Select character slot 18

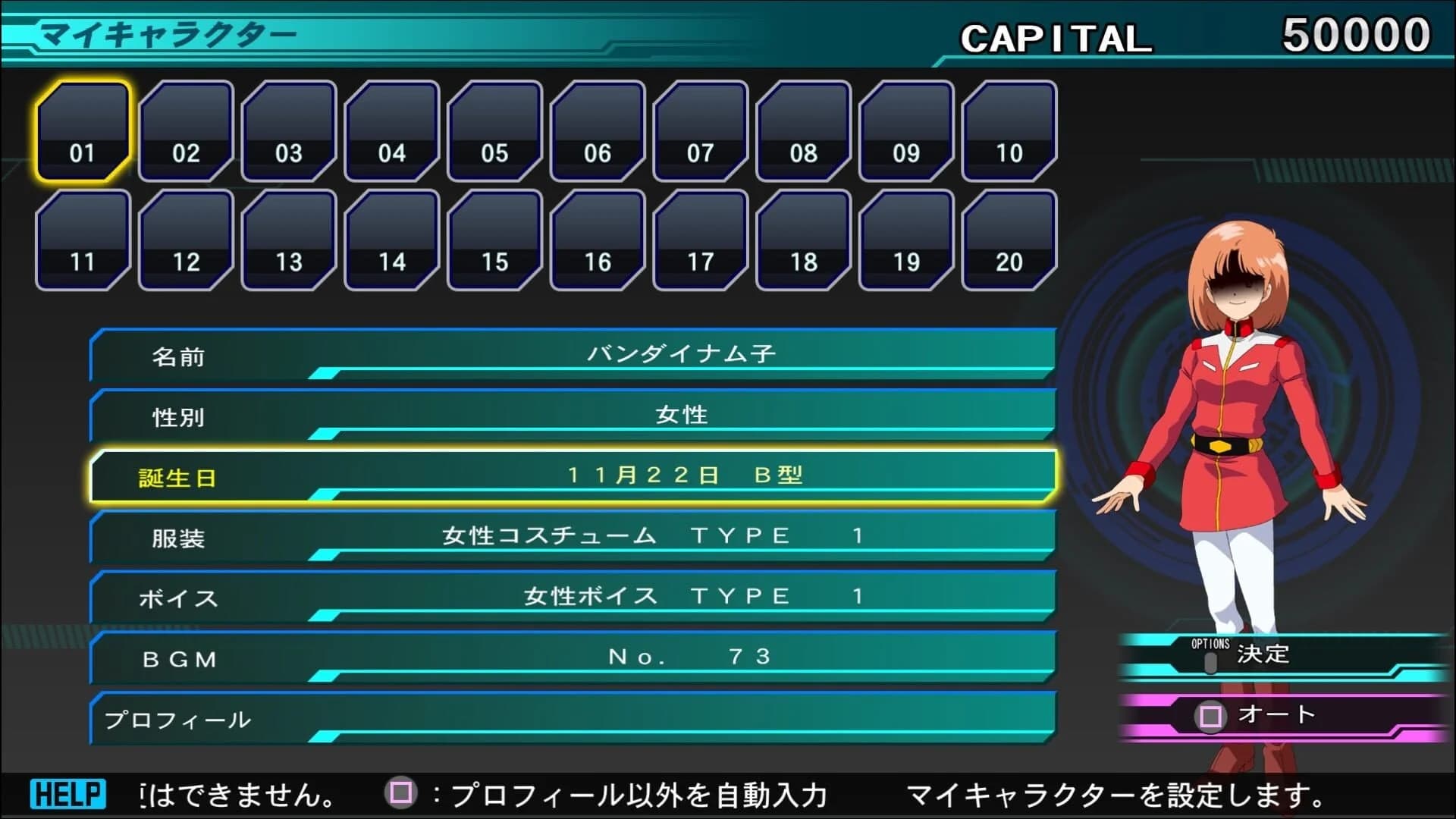click(x=802, y=241)
